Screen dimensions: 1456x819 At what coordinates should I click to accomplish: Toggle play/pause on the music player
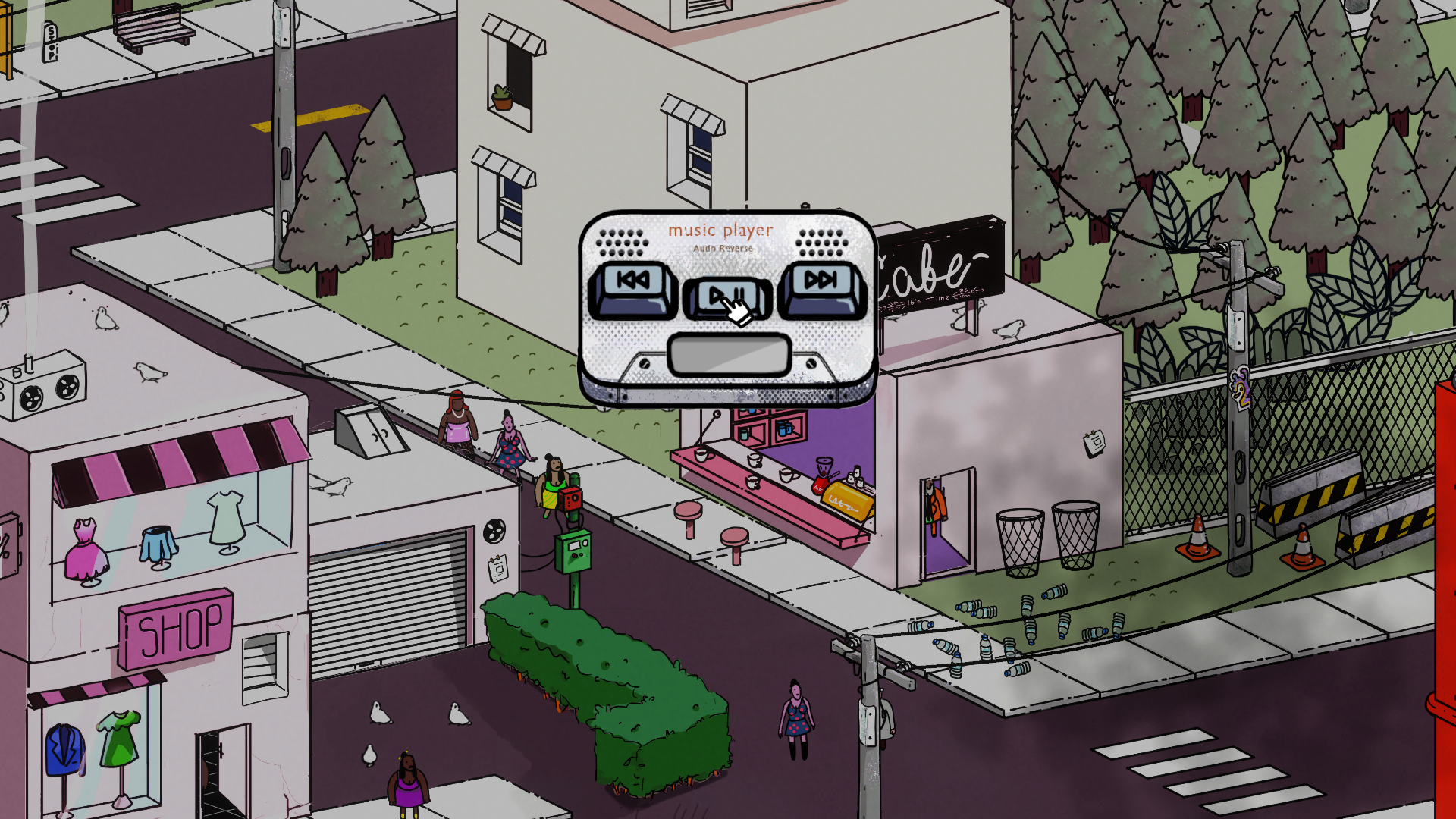(x=726, y=297)
